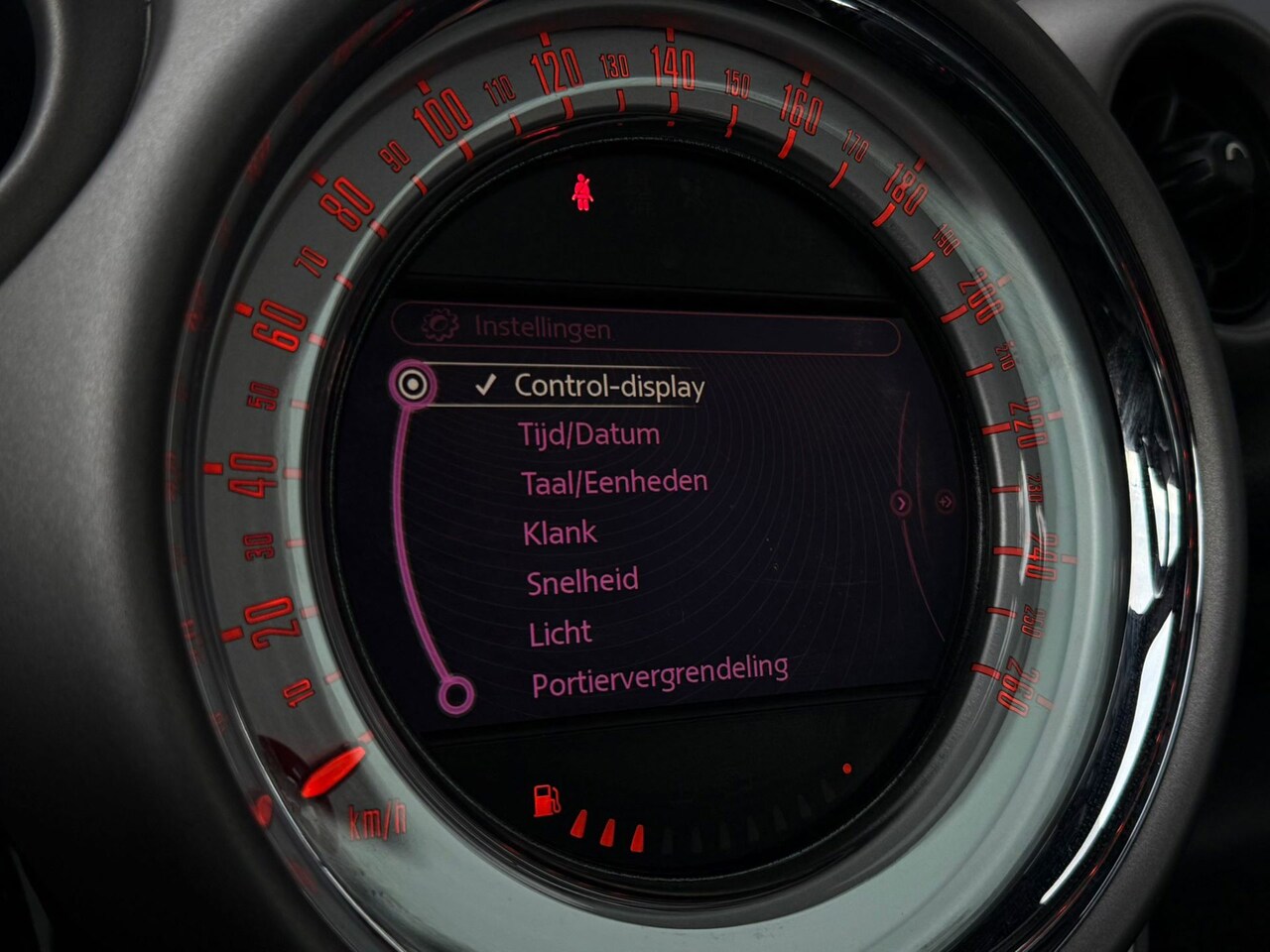Open the Licht settings
The image size is (1270, 952).
(x=561, y=633)
